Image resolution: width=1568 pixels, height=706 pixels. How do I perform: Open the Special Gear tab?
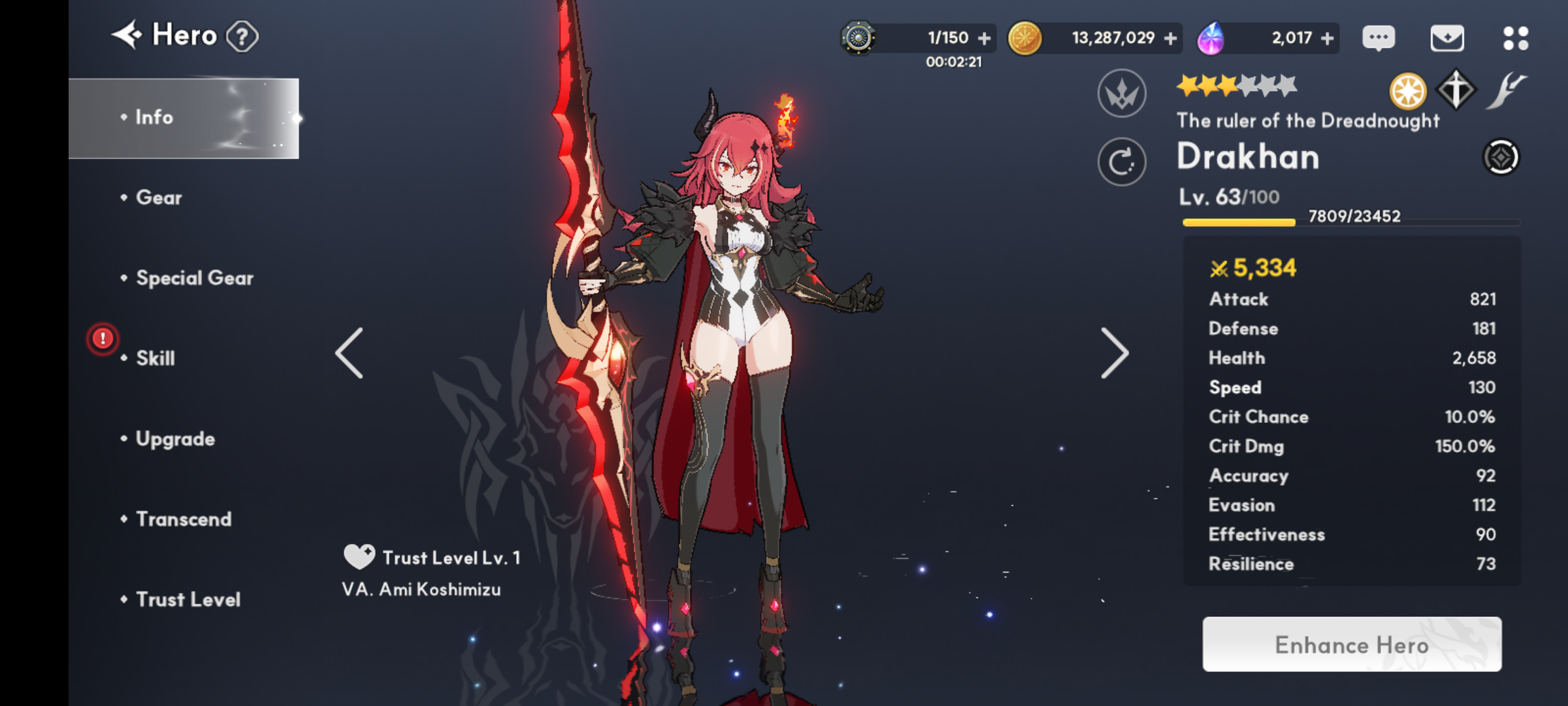[194, 278]
